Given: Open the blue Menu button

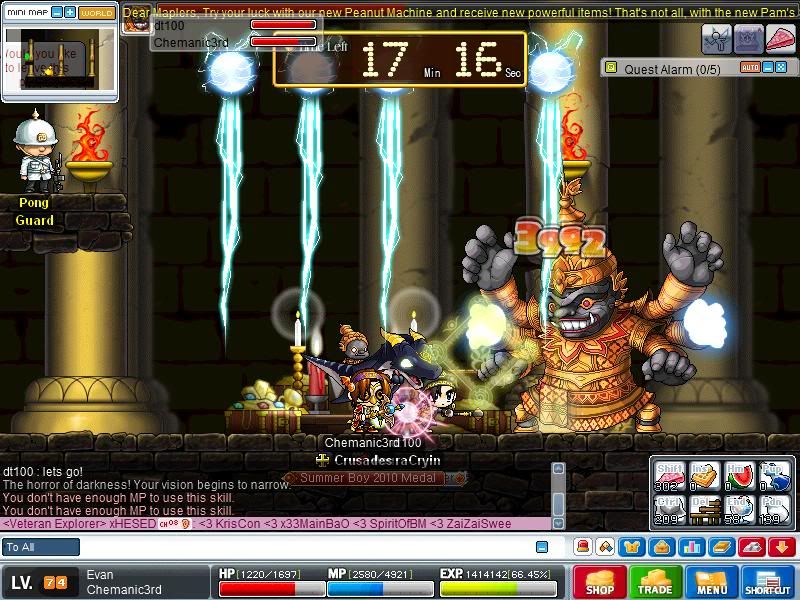Looking at the screenshot, I should coord(712,582).
